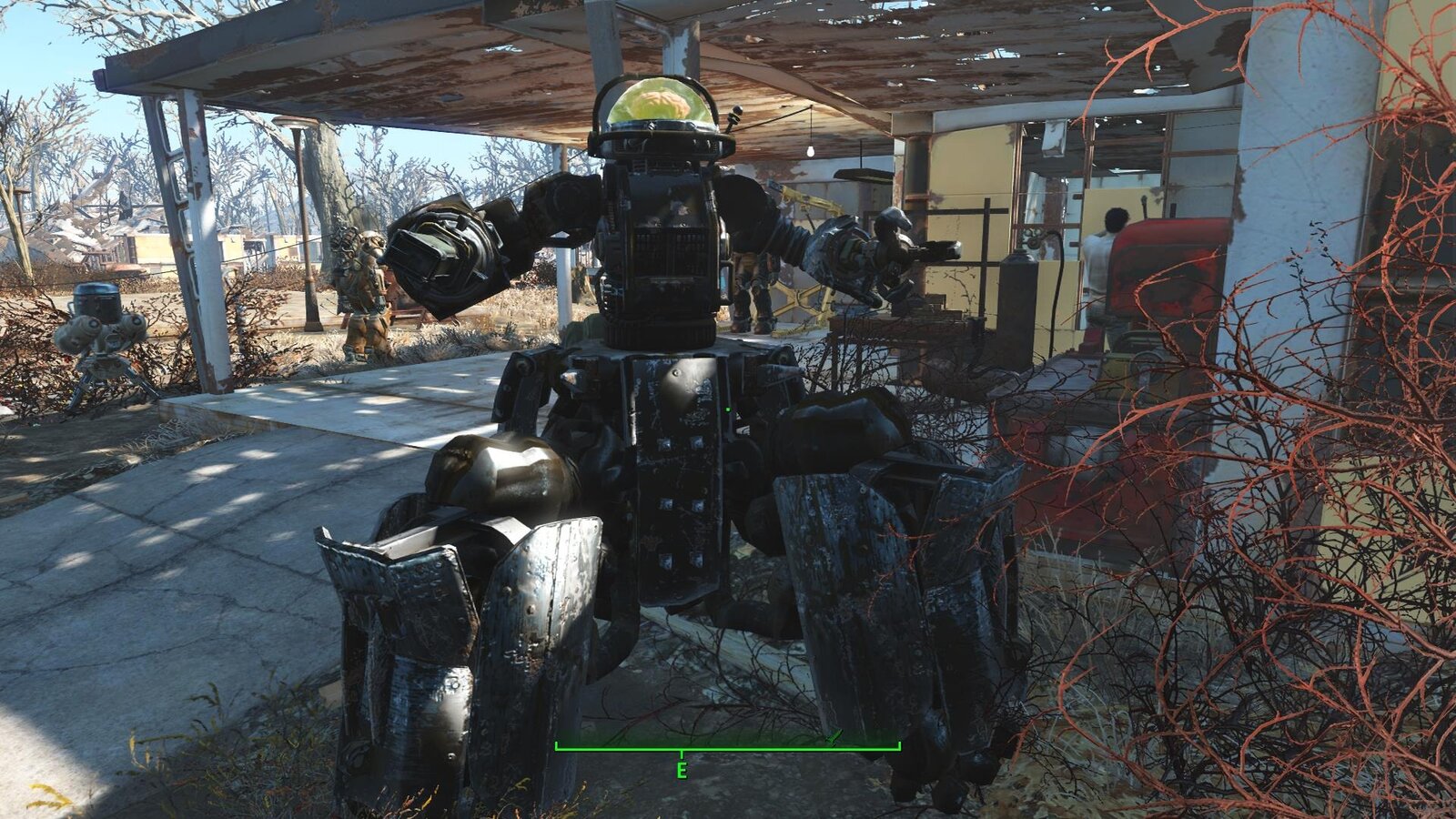
Task: Click the robot's antenna beside its head
Action: [735, 116]
